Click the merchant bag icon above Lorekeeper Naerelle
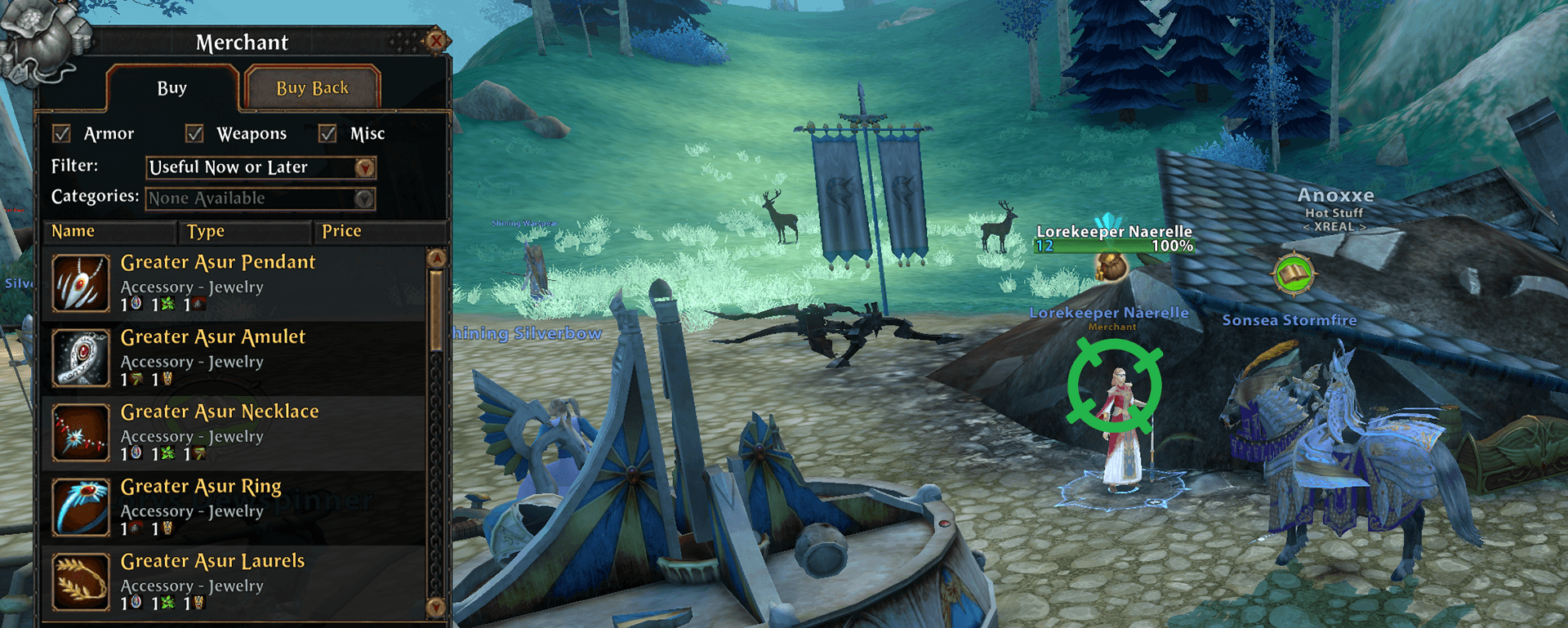Image resolution: width=1568 pixels, height=628 pixels. pyautogui.click(x=1111, y=267)
